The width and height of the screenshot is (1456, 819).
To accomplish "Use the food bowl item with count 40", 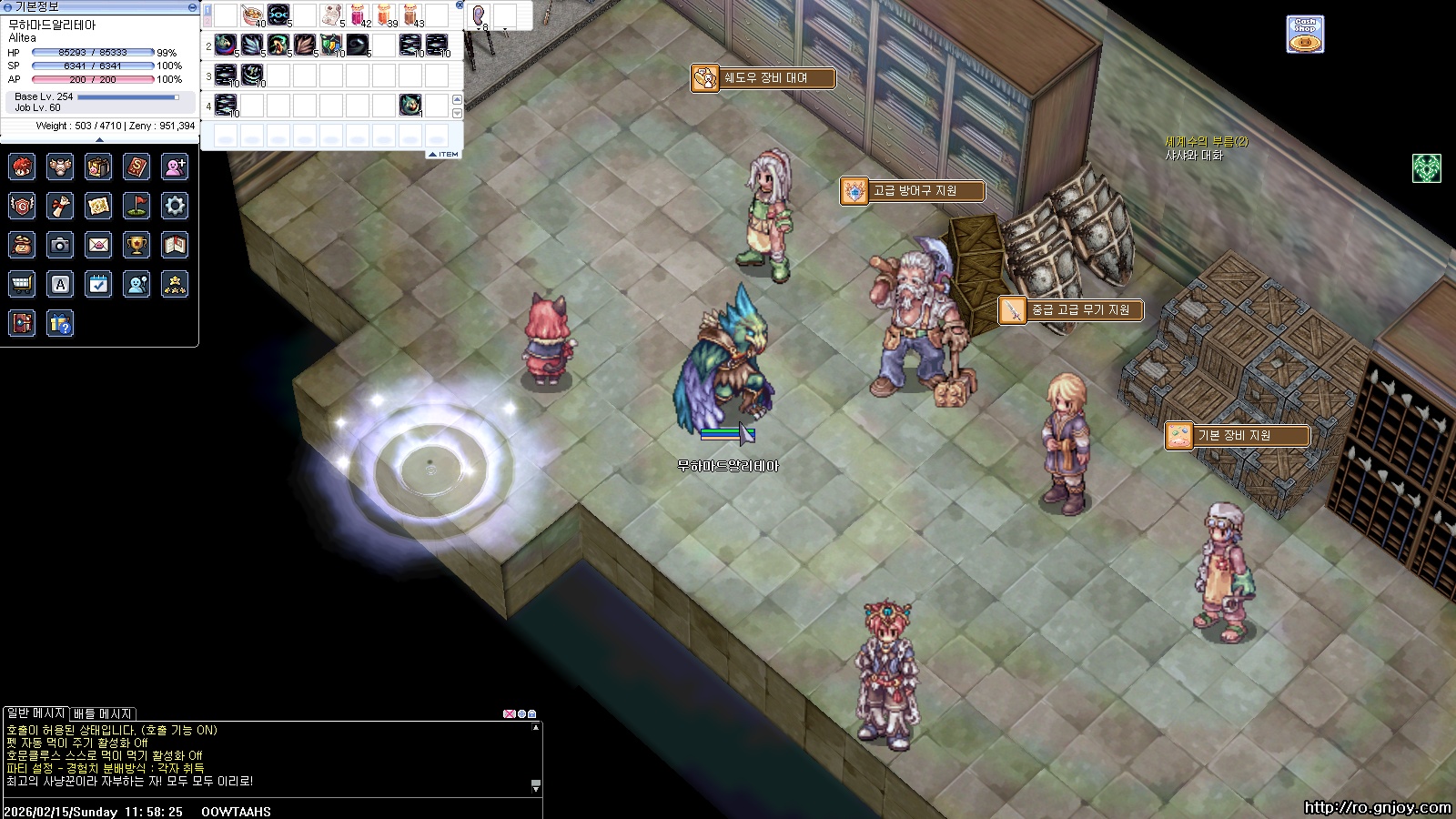I will click(252, 15).
